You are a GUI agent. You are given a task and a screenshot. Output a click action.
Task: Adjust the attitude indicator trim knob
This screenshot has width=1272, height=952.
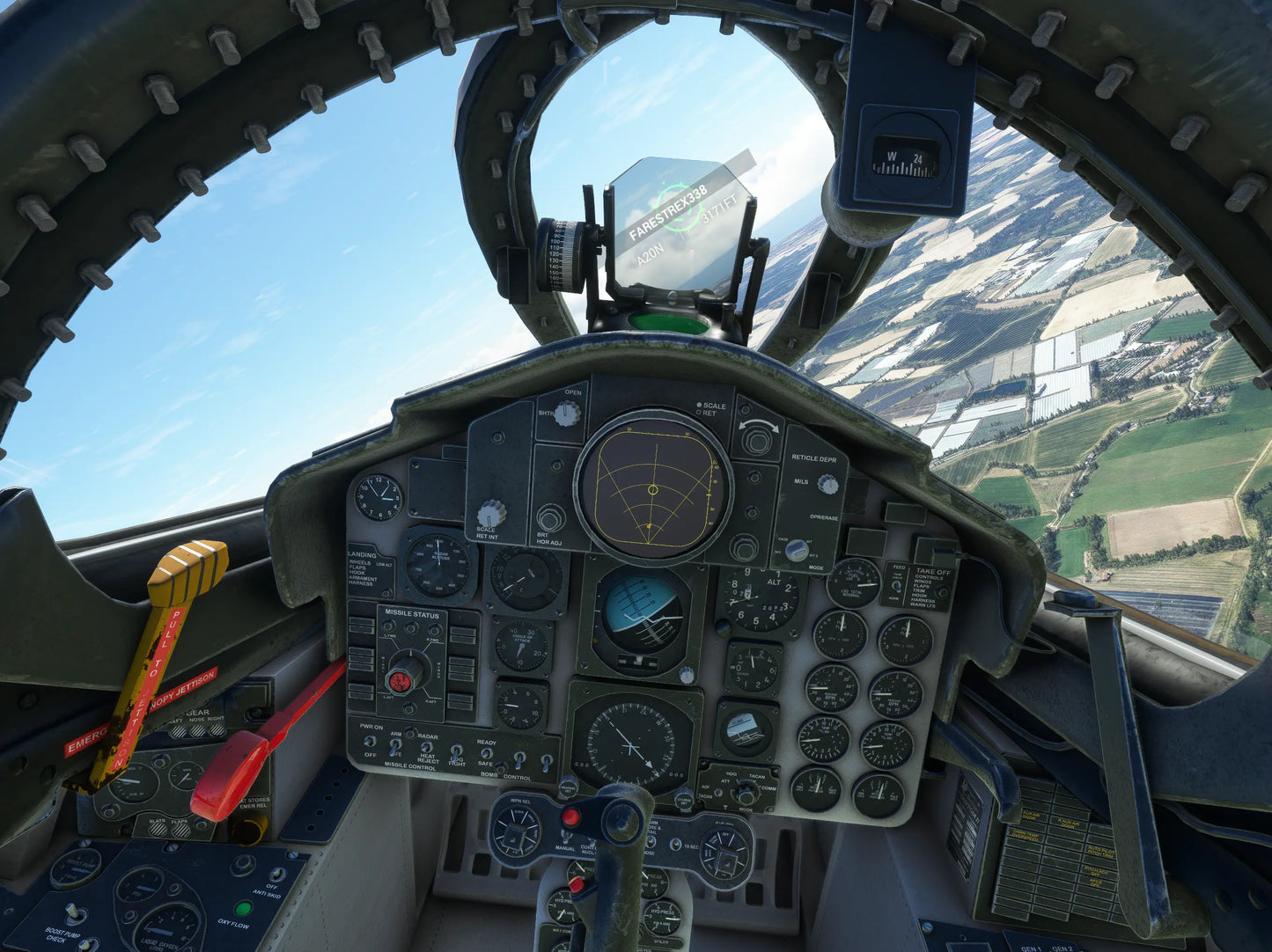687,675
